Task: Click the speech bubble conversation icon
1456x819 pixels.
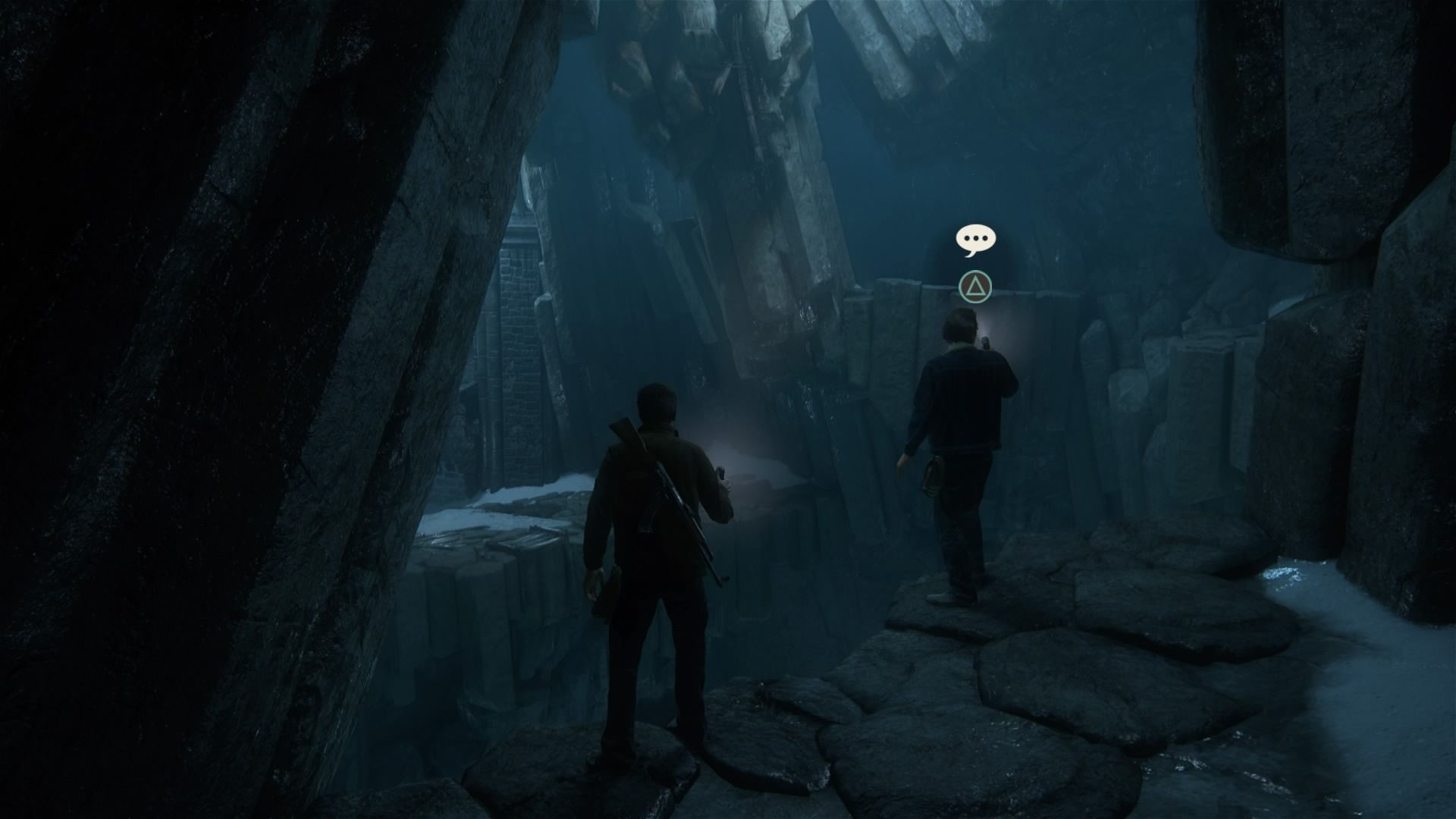Action: 975,240
